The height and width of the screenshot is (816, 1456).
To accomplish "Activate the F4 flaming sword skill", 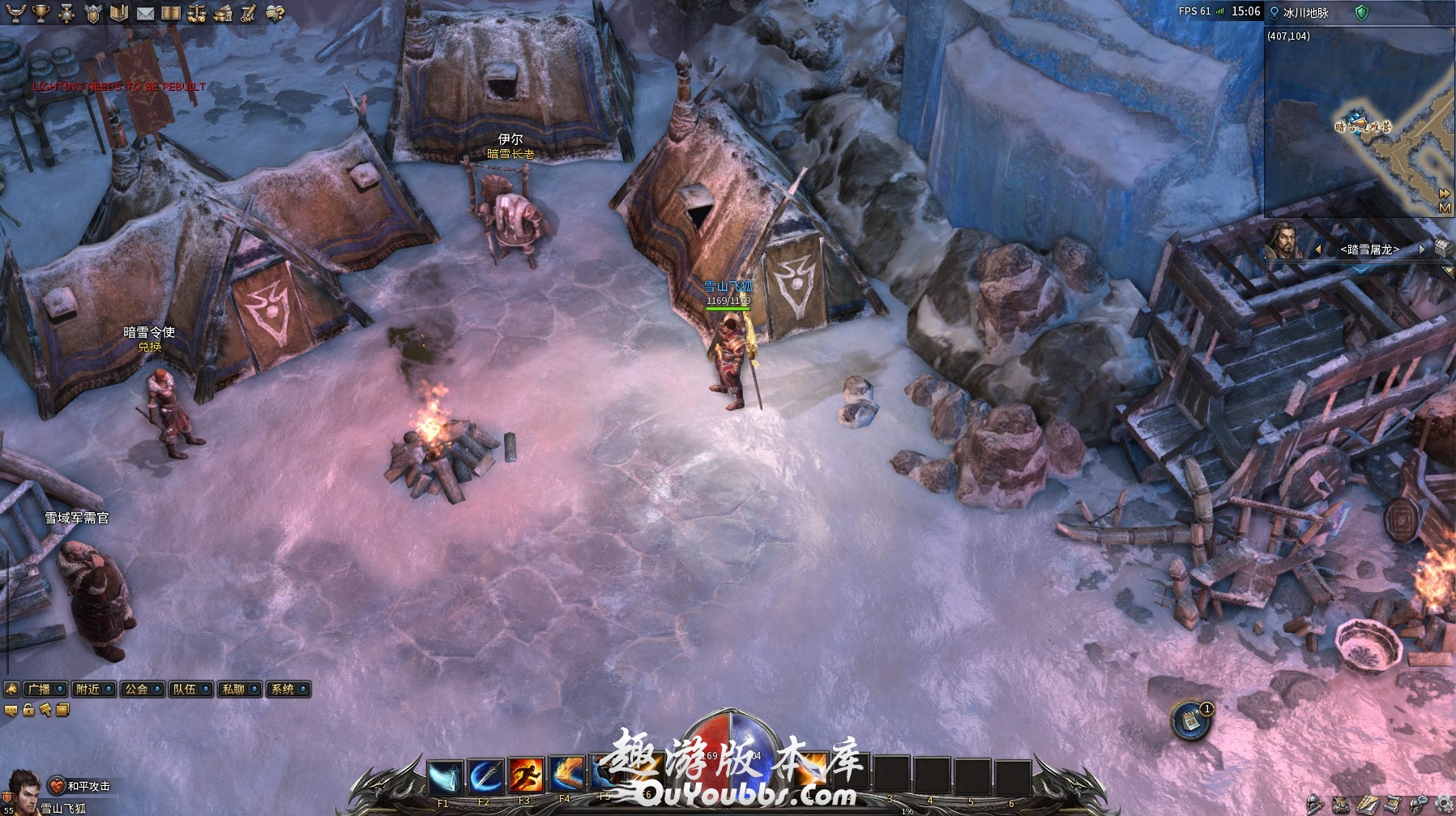I will 566,775.
